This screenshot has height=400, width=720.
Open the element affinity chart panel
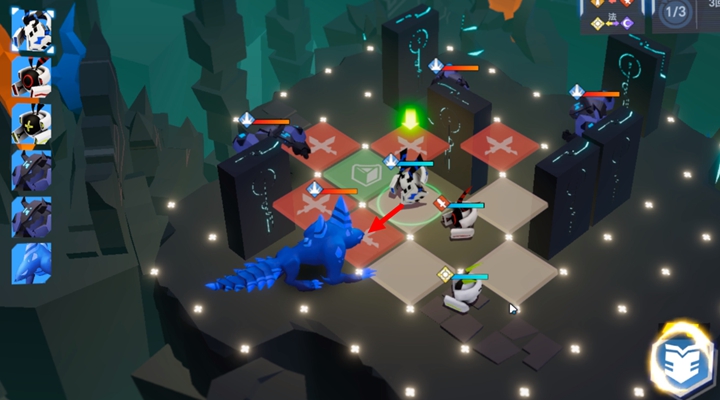pyautogui.click(x=612, y=16)
